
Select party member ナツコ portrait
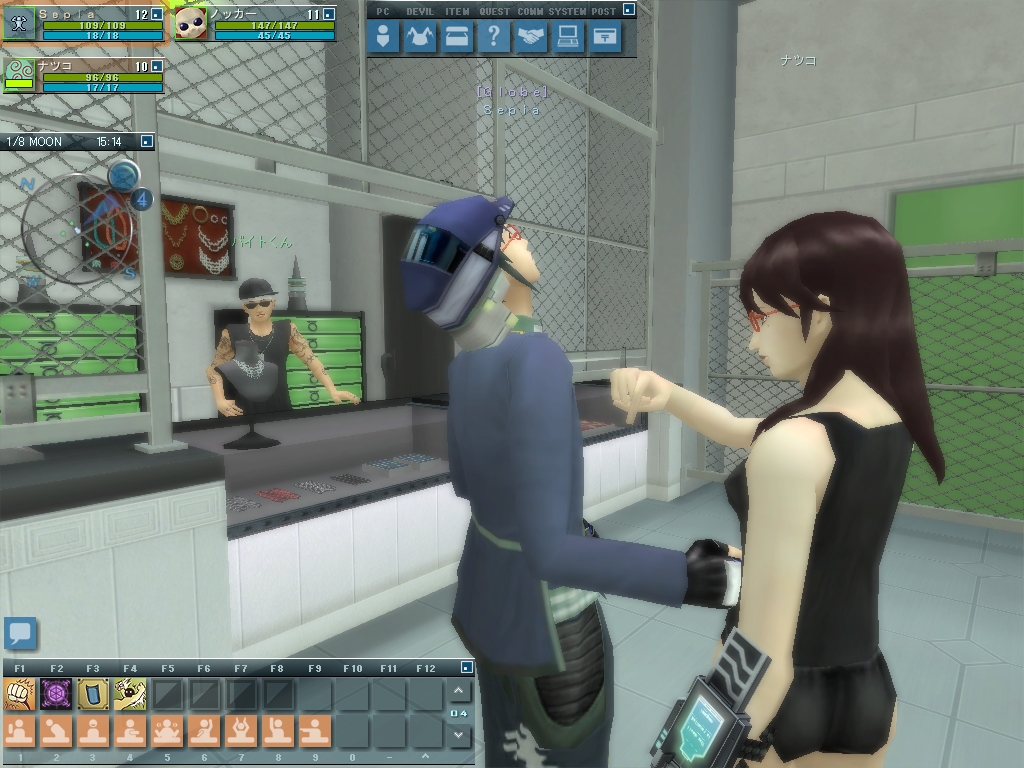click(19, 76)
